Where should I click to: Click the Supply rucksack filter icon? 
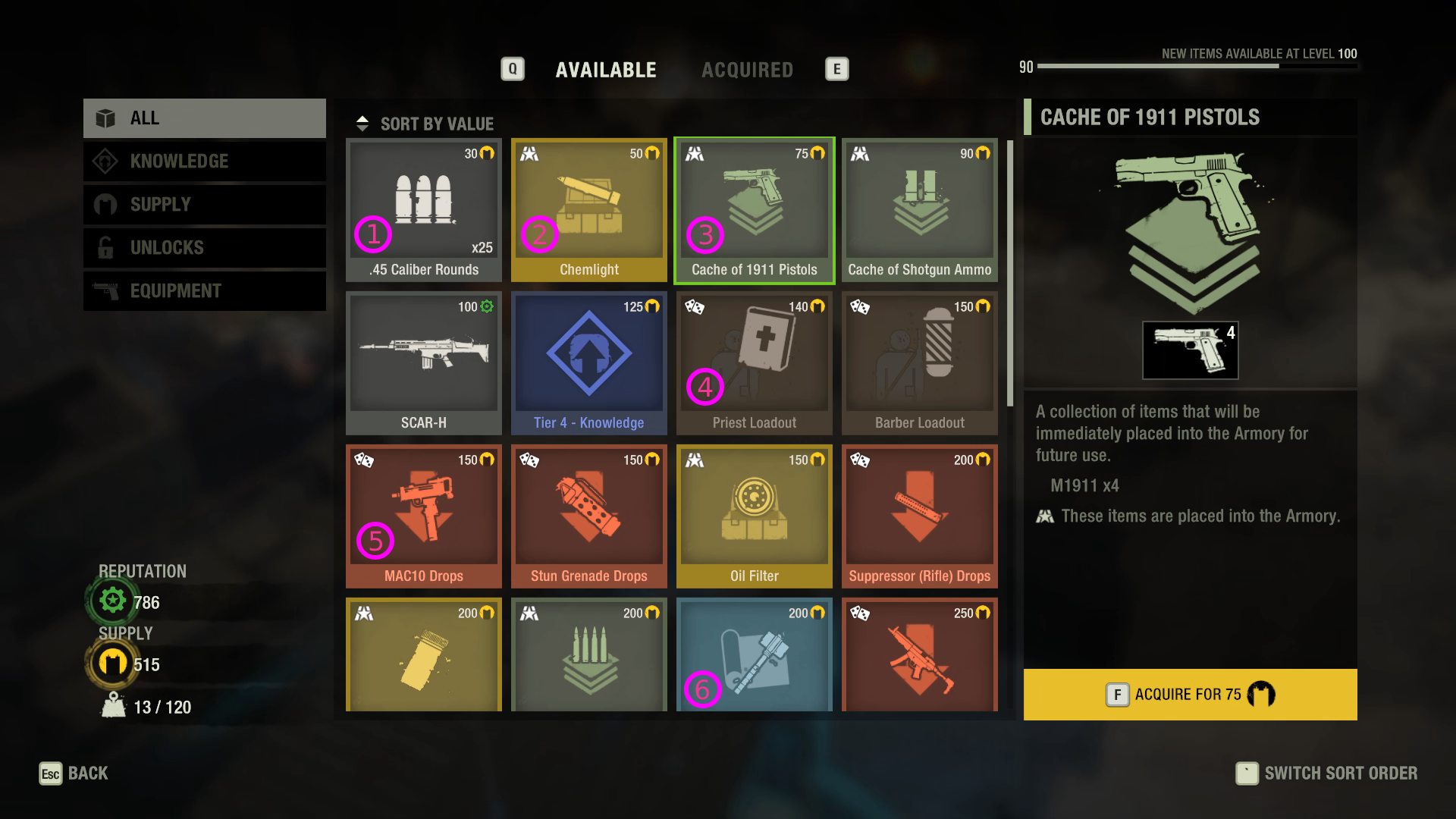point(104,204)
